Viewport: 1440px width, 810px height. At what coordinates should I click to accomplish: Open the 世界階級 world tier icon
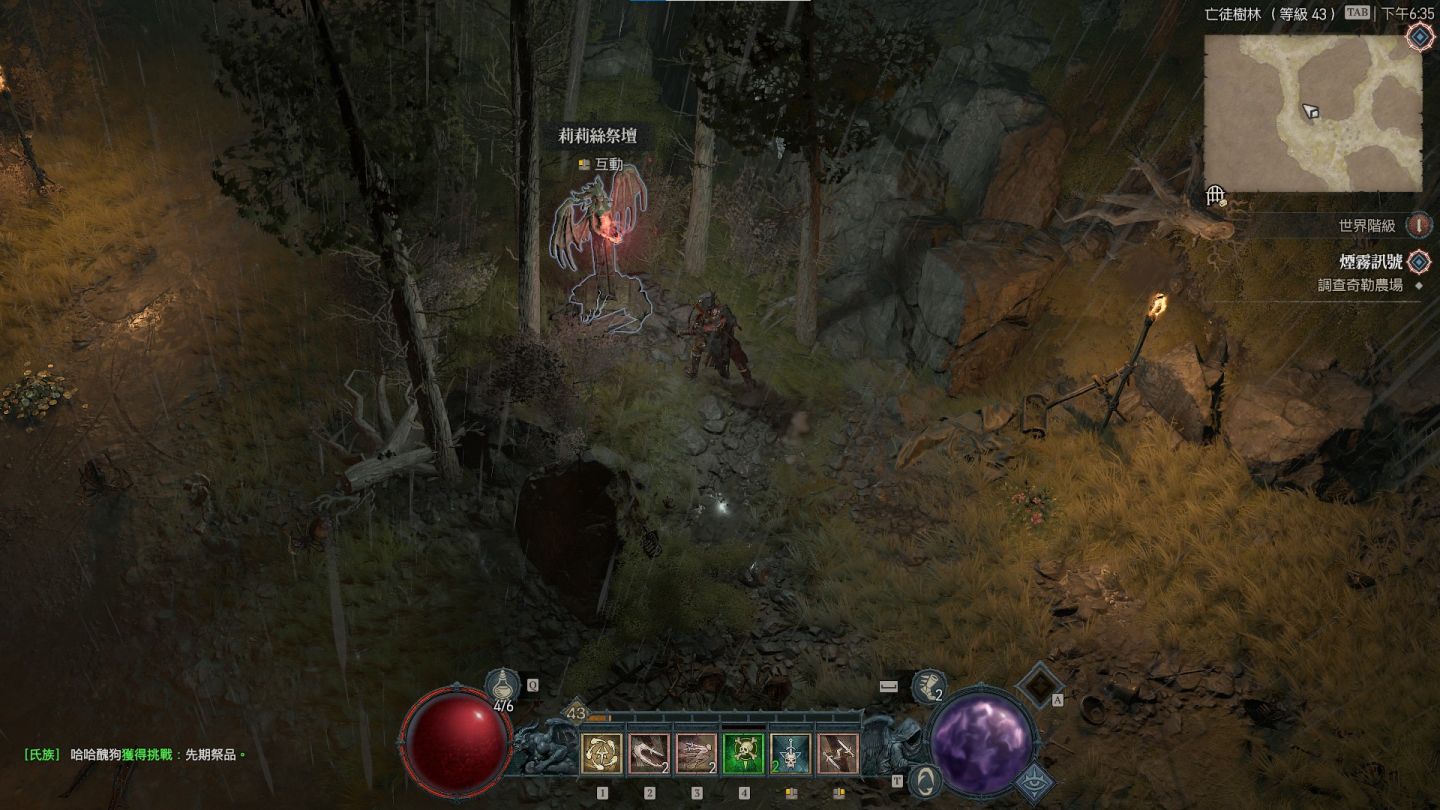1418,226
